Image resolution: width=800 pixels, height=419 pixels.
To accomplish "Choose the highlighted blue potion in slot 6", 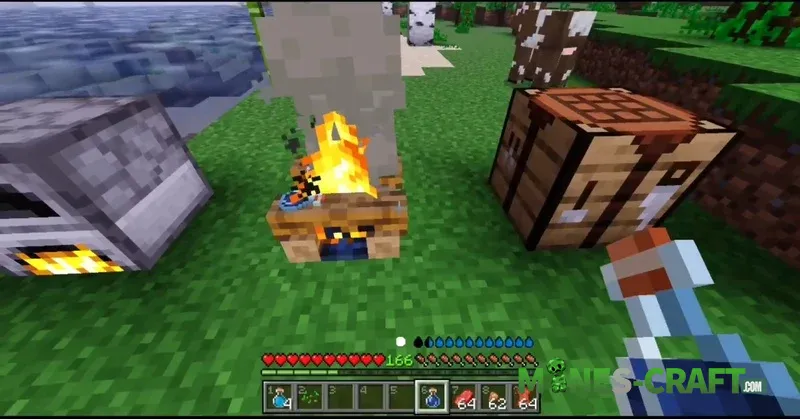I will pos(432,397).
